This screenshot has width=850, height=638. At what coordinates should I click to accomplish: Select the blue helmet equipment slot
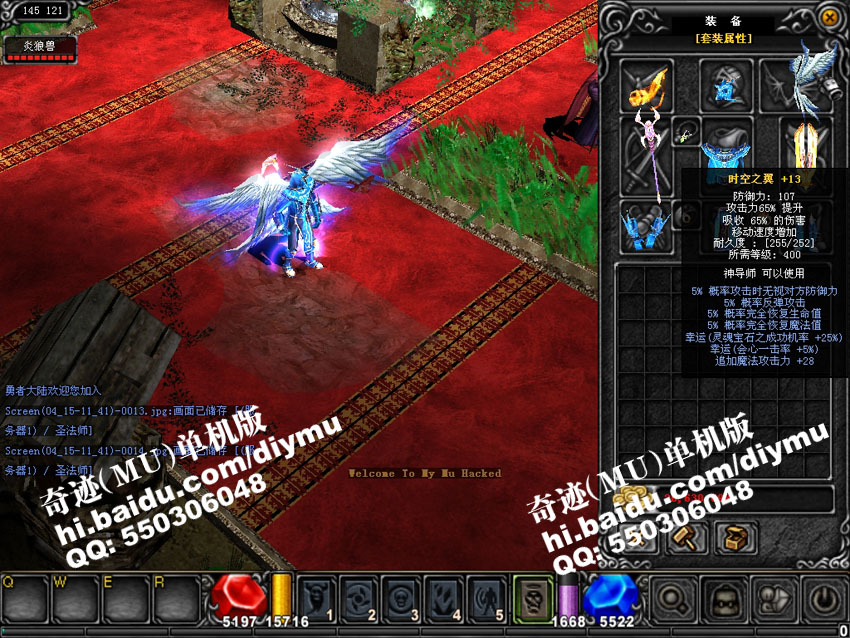point(725,84)
